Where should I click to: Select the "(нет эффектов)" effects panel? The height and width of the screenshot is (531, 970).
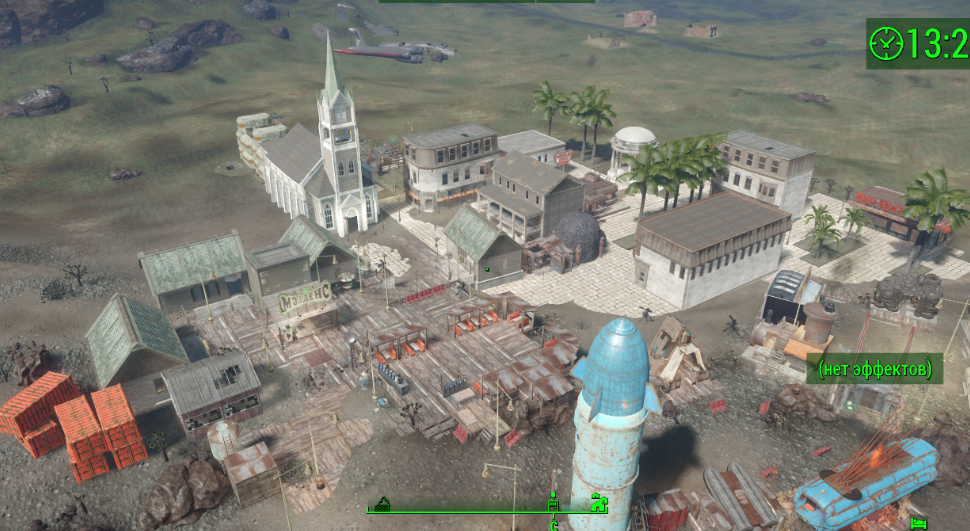[875, 369]
